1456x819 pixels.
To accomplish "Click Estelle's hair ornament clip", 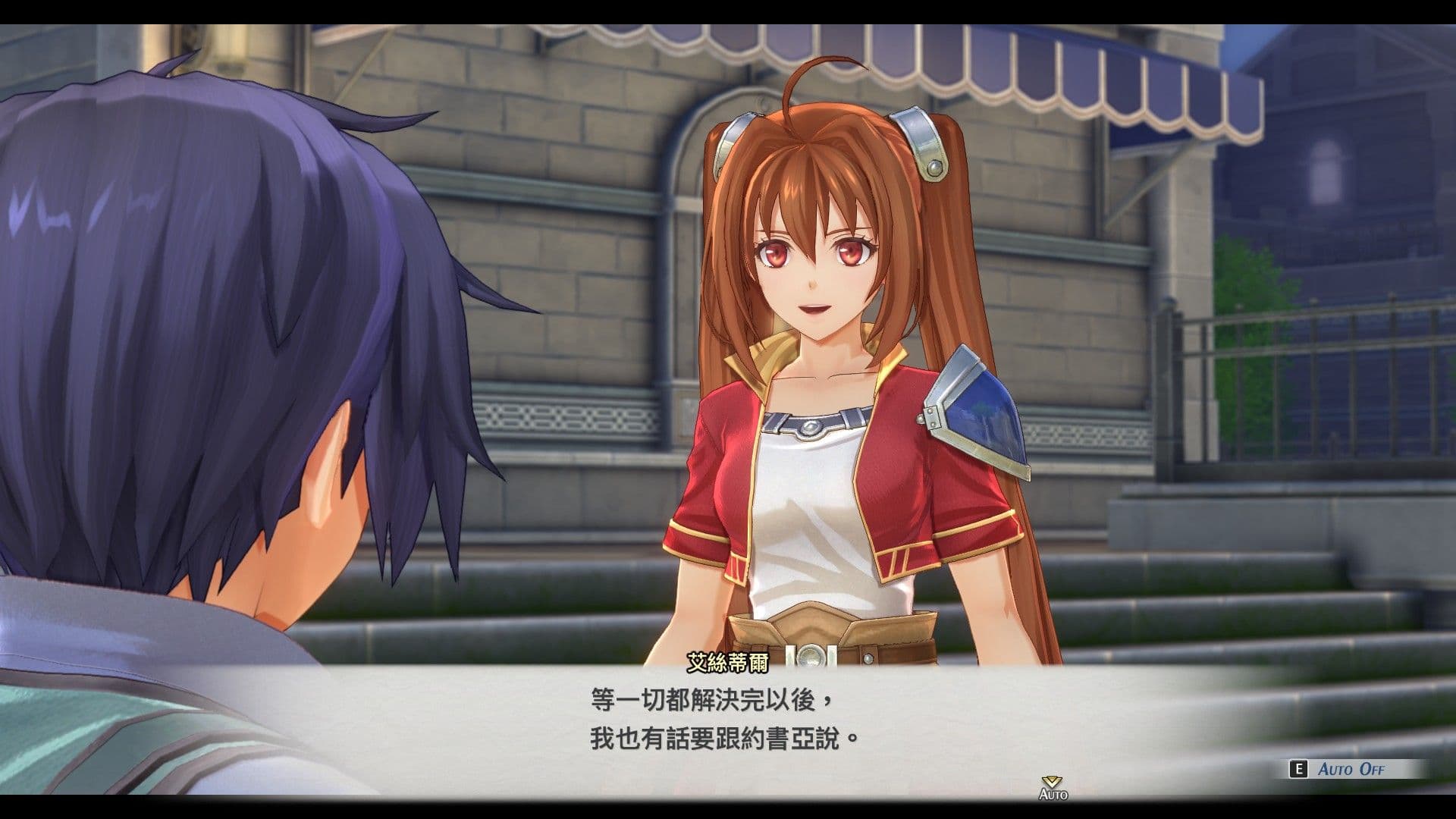I will pos(921,144).
